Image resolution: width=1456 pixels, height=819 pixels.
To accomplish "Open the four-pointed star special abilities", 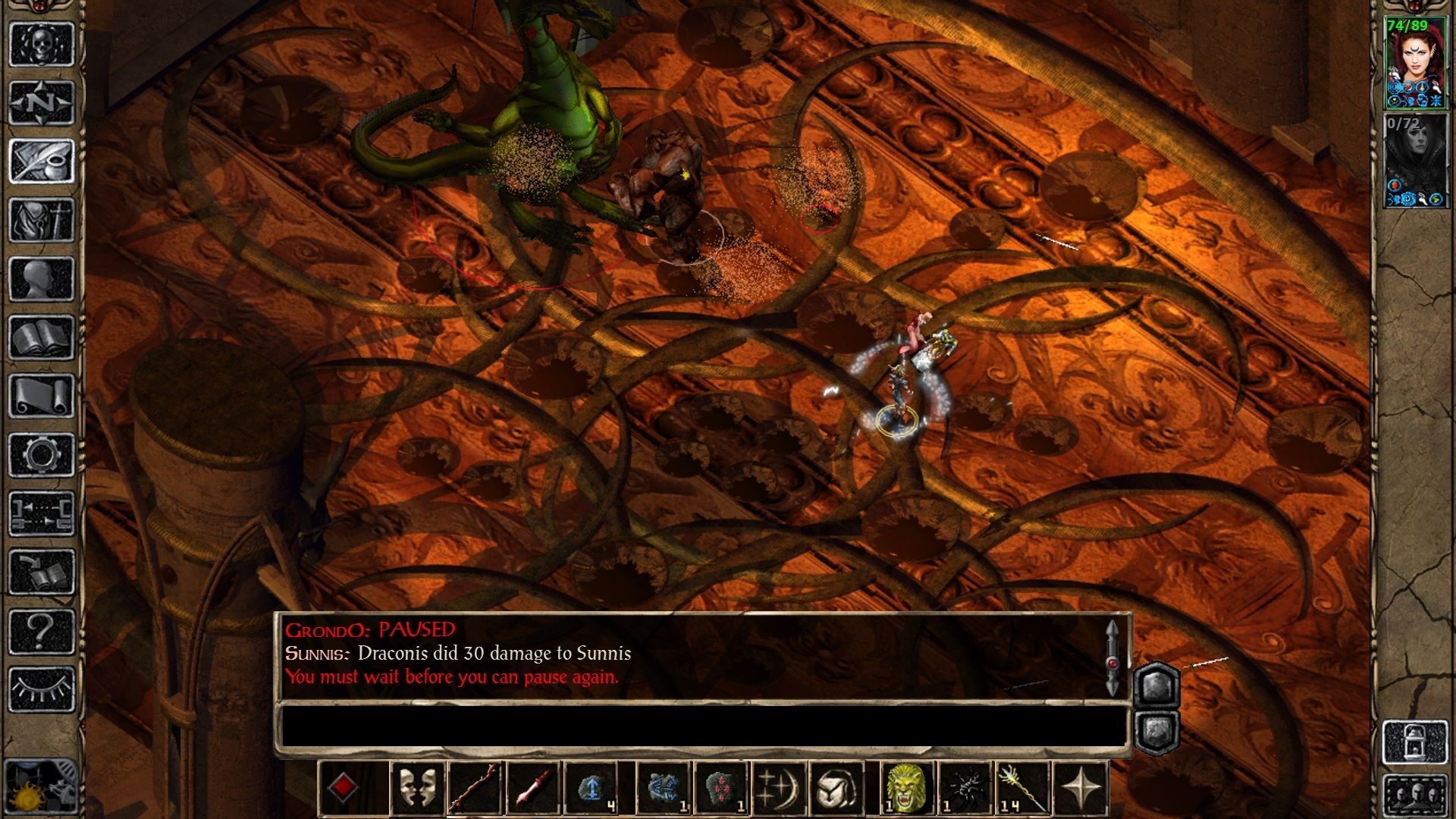I will point(1081,788).
